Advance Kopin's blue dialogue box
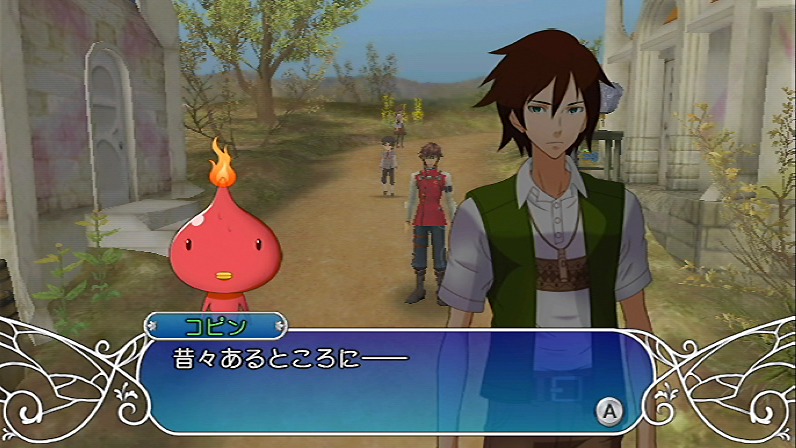This screenshot has height=448, width=796. [x=607, y=408]
